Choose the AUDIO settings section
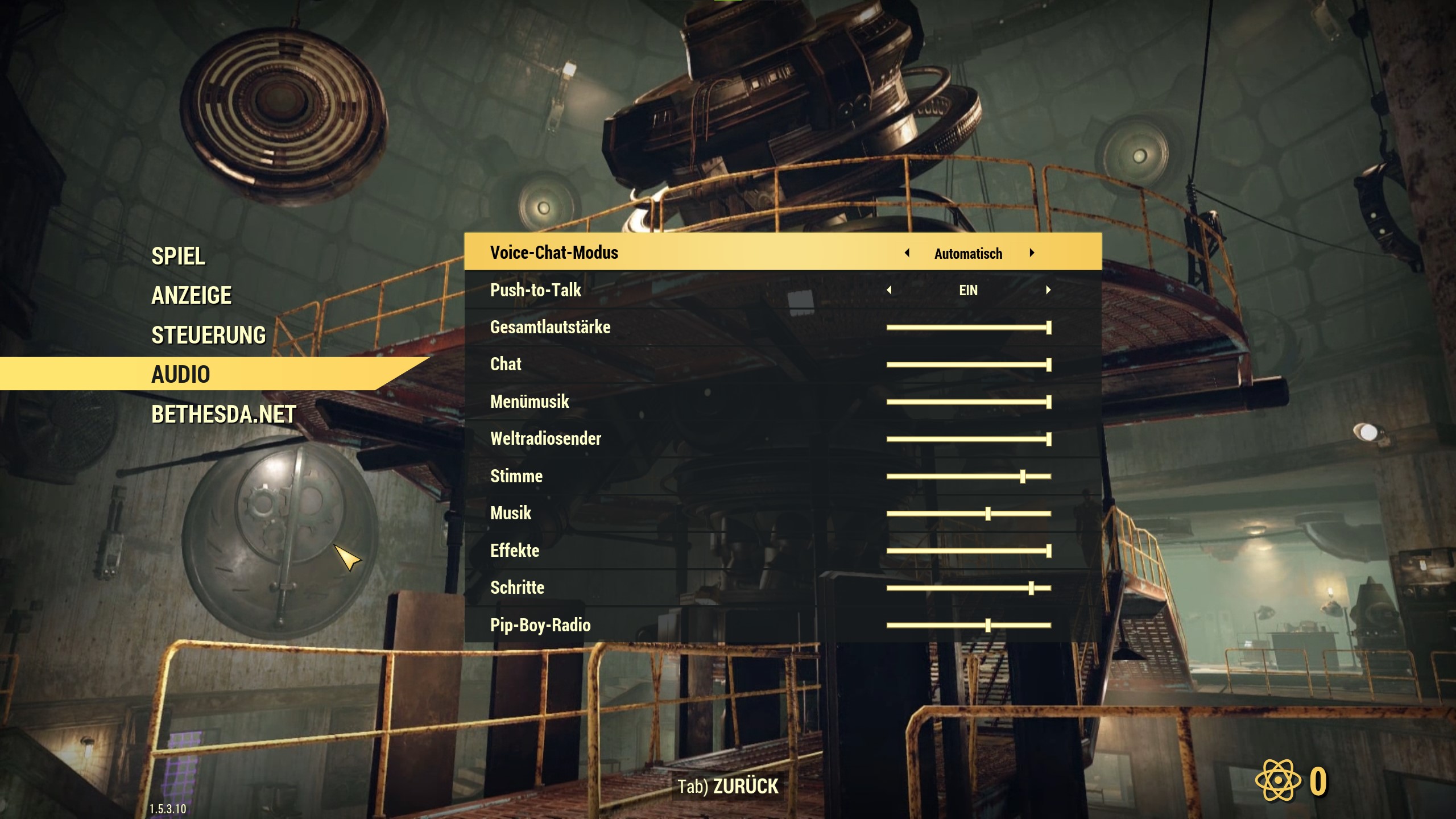Image resolution: width=1456 pixels, height=819 pixels. tap(181, 374)
